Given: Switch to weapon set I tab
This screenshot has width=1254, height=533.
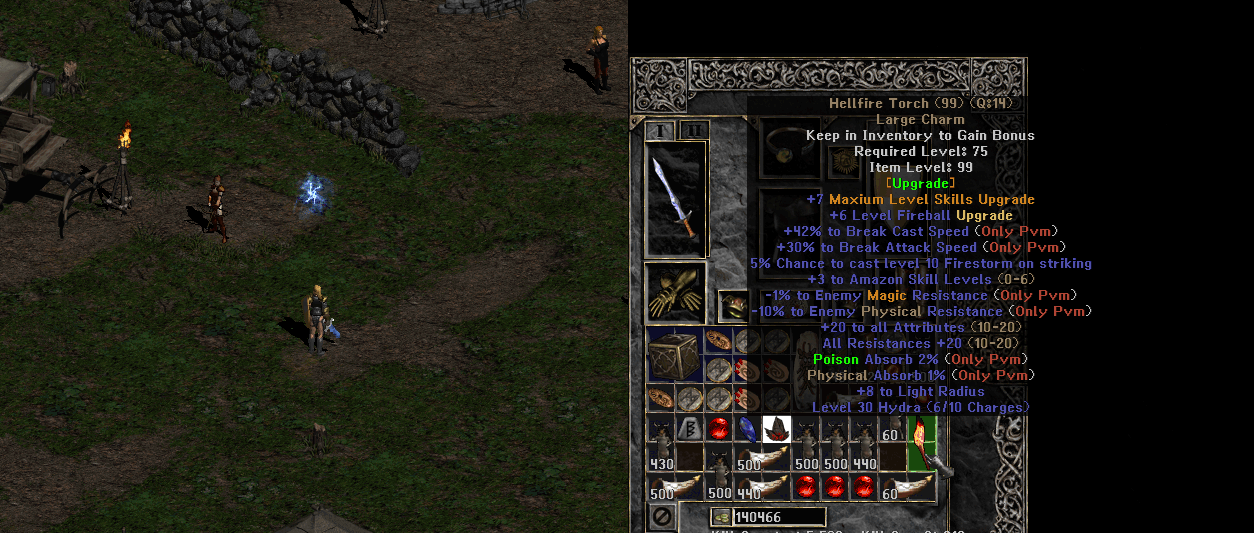Looking at the screenshot, I should pos(660,130).
